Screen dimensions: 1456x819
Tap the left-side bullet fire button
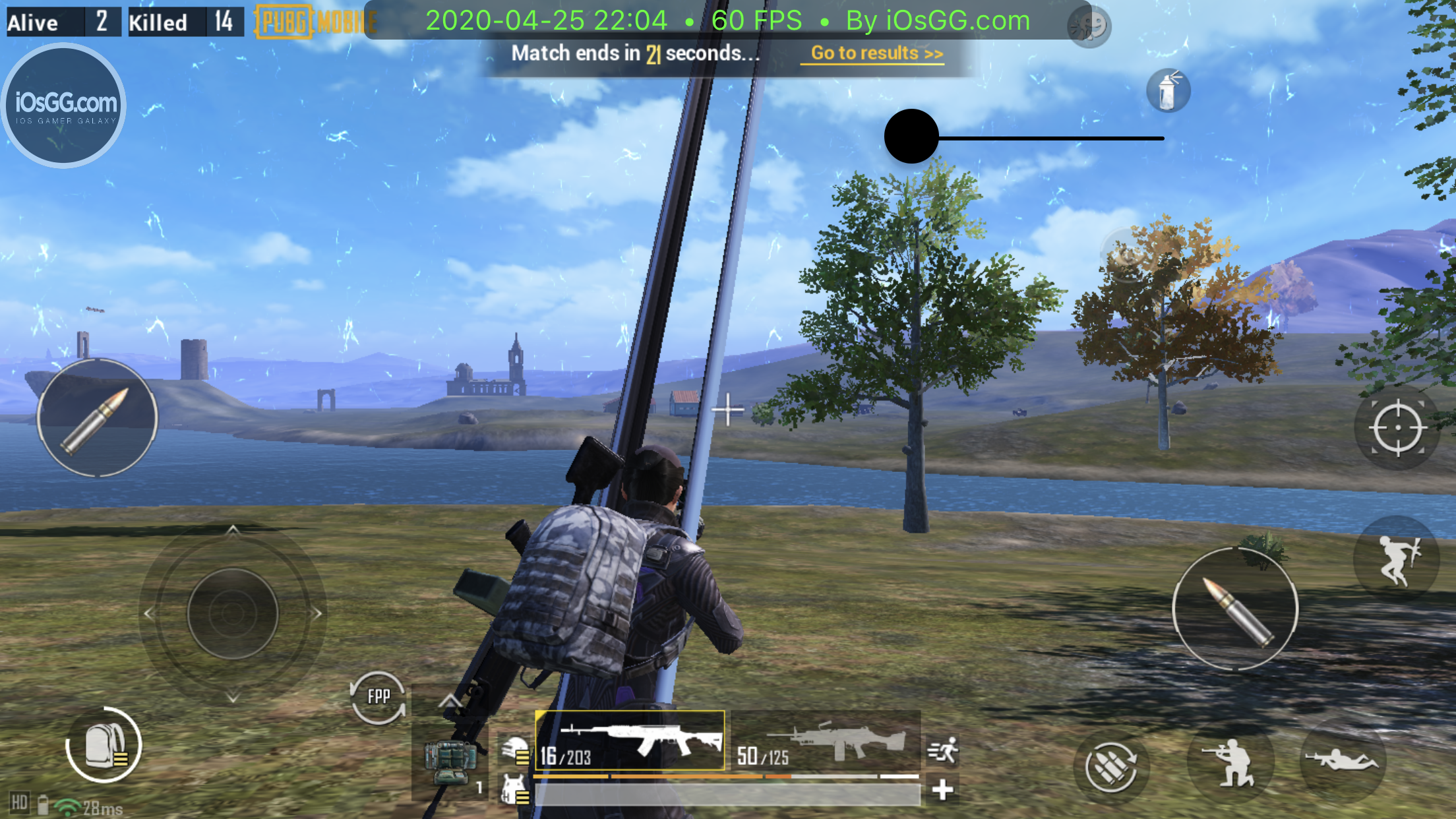click(x=97, y=417)
